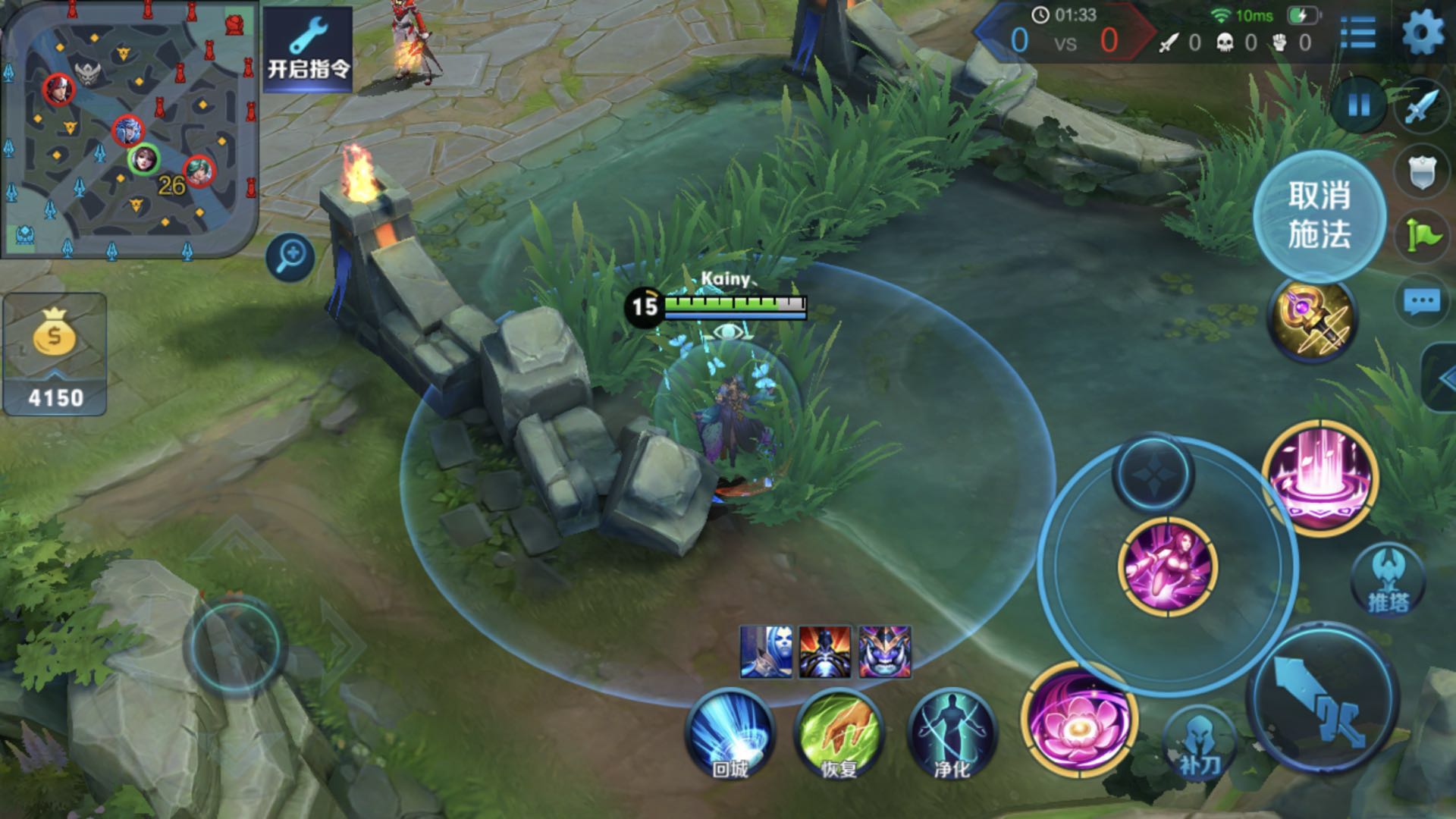Cast the pink dancer skill

[x=1168, y=566]
